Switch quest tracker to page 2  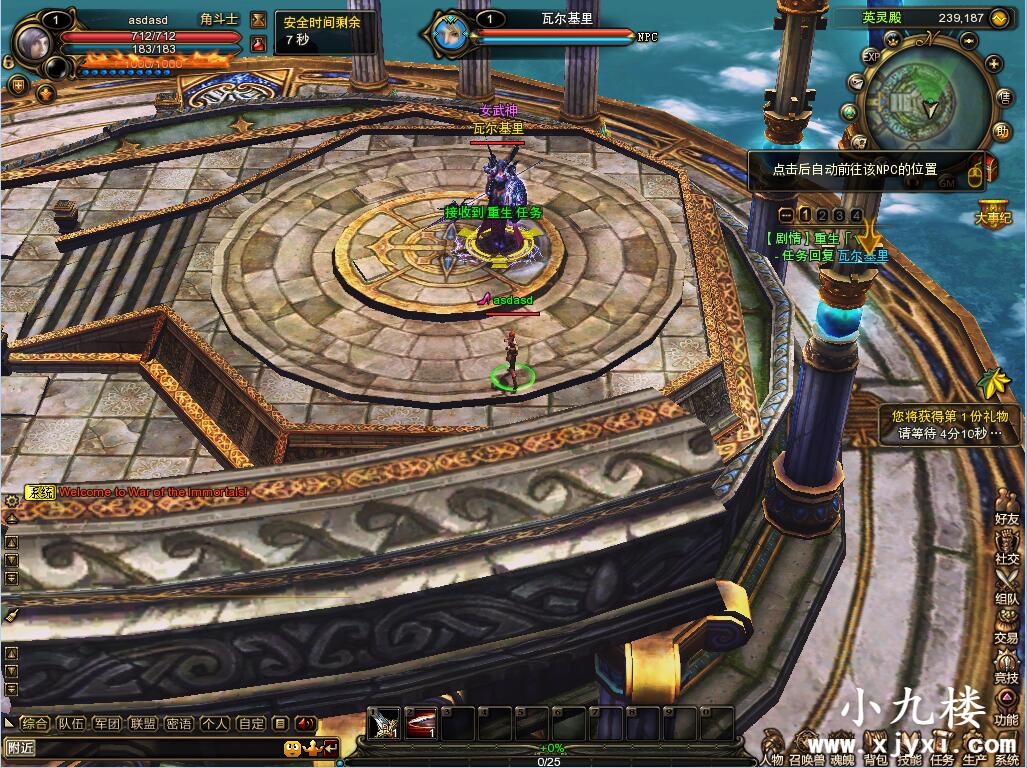[822, 215]
